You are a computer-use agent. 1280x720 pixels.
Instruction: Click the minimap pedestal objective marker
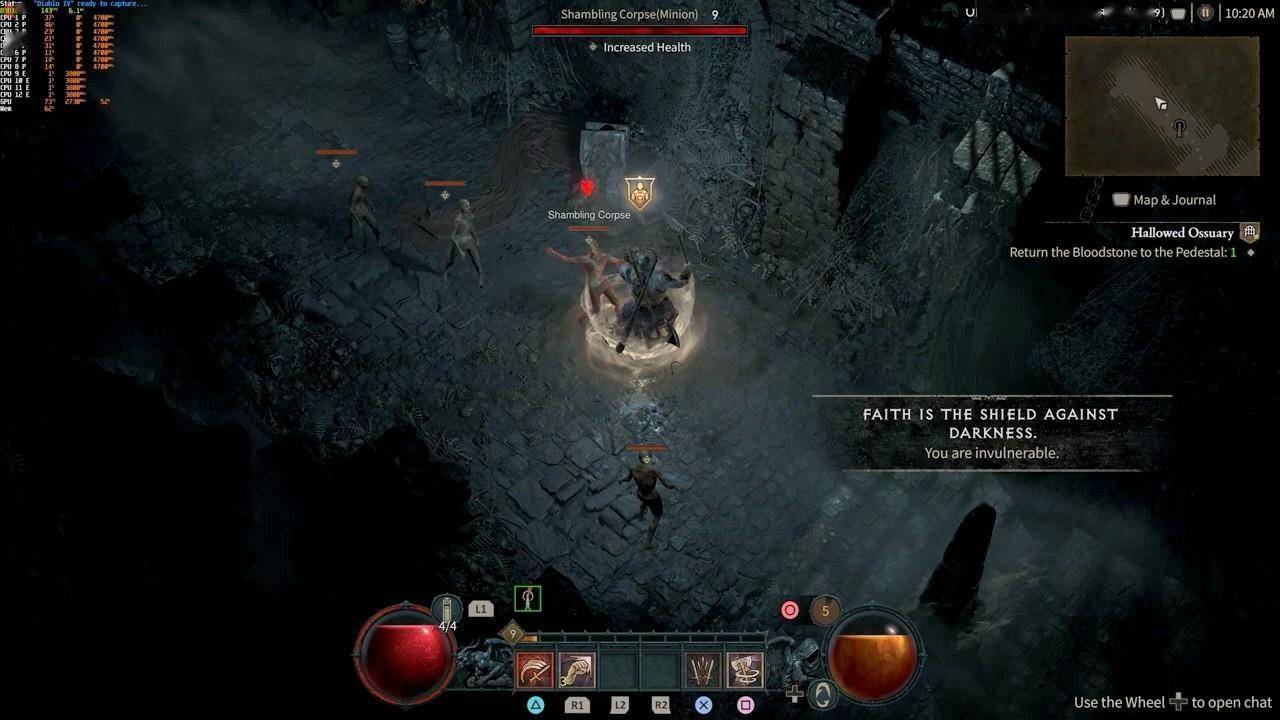coord(1180,128)
